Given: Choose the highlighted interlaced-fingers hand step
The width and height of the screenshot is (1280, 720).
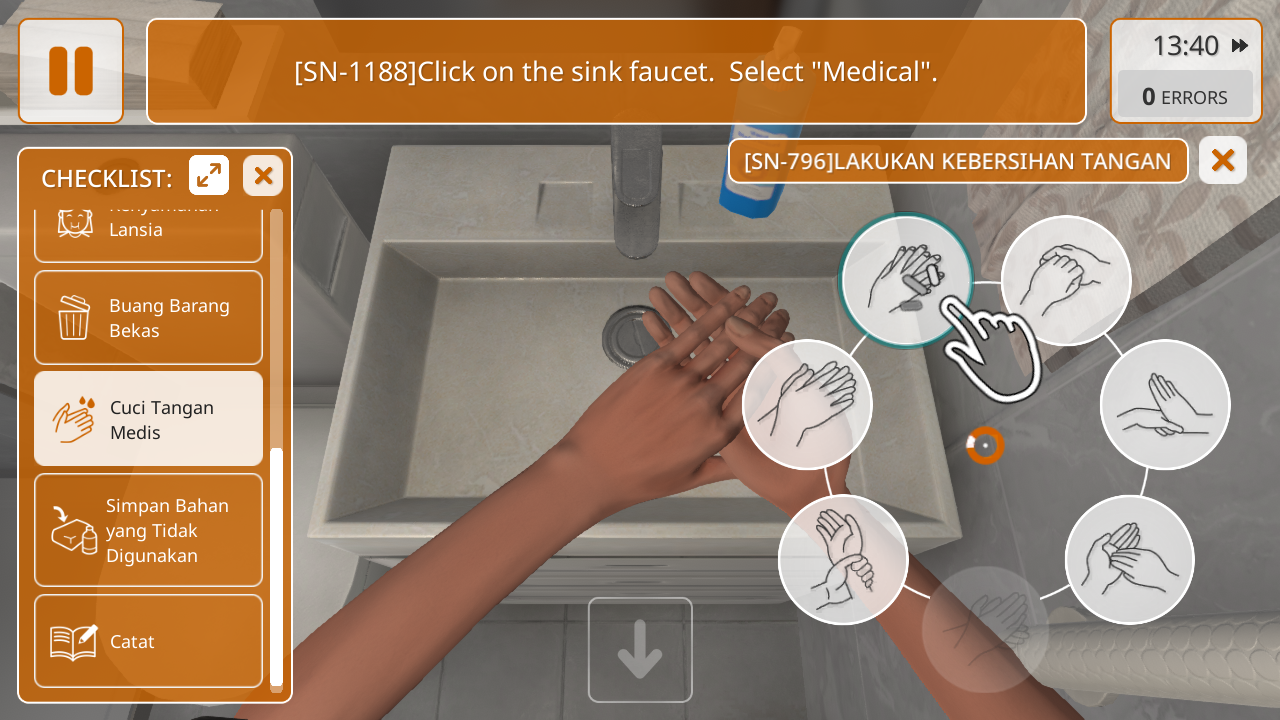Looking at the screenshot, I should click(x=906, y=281).
